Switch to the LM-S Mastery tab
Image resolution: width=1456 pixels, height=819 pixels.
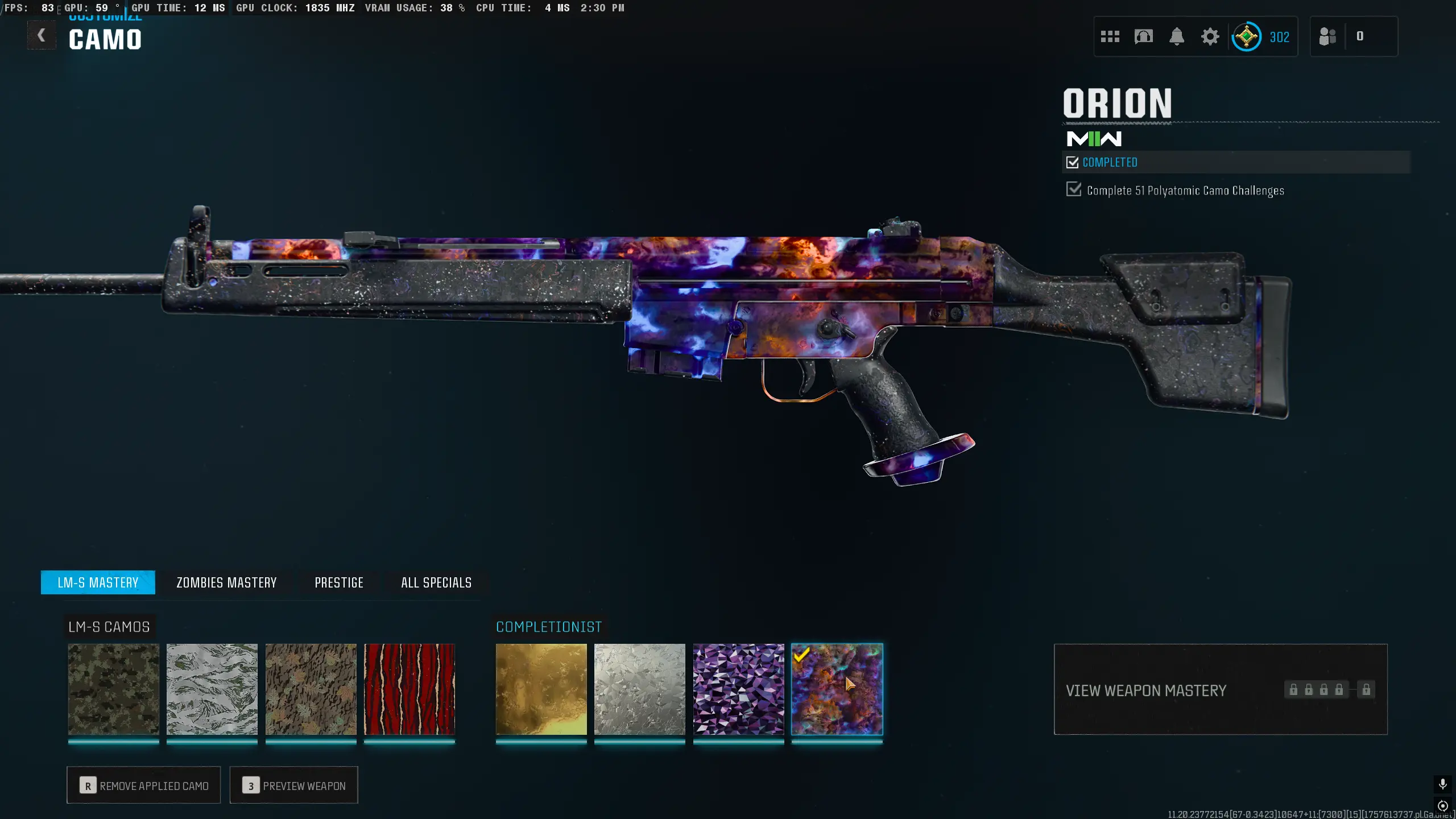[x=98, y=582]
